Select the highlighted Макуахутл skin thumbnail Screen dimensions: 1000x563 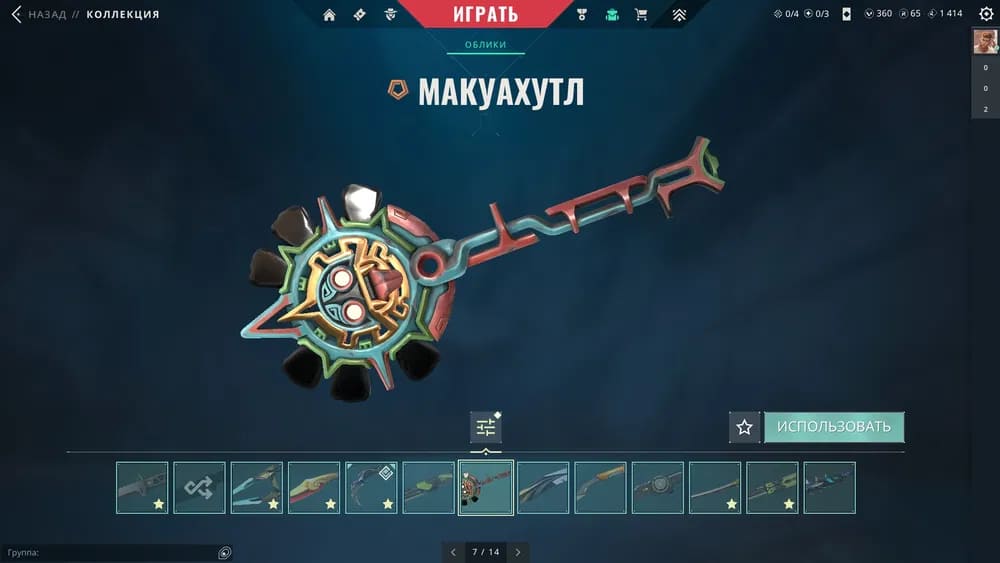pyautogui.click(x=486, y=488)
